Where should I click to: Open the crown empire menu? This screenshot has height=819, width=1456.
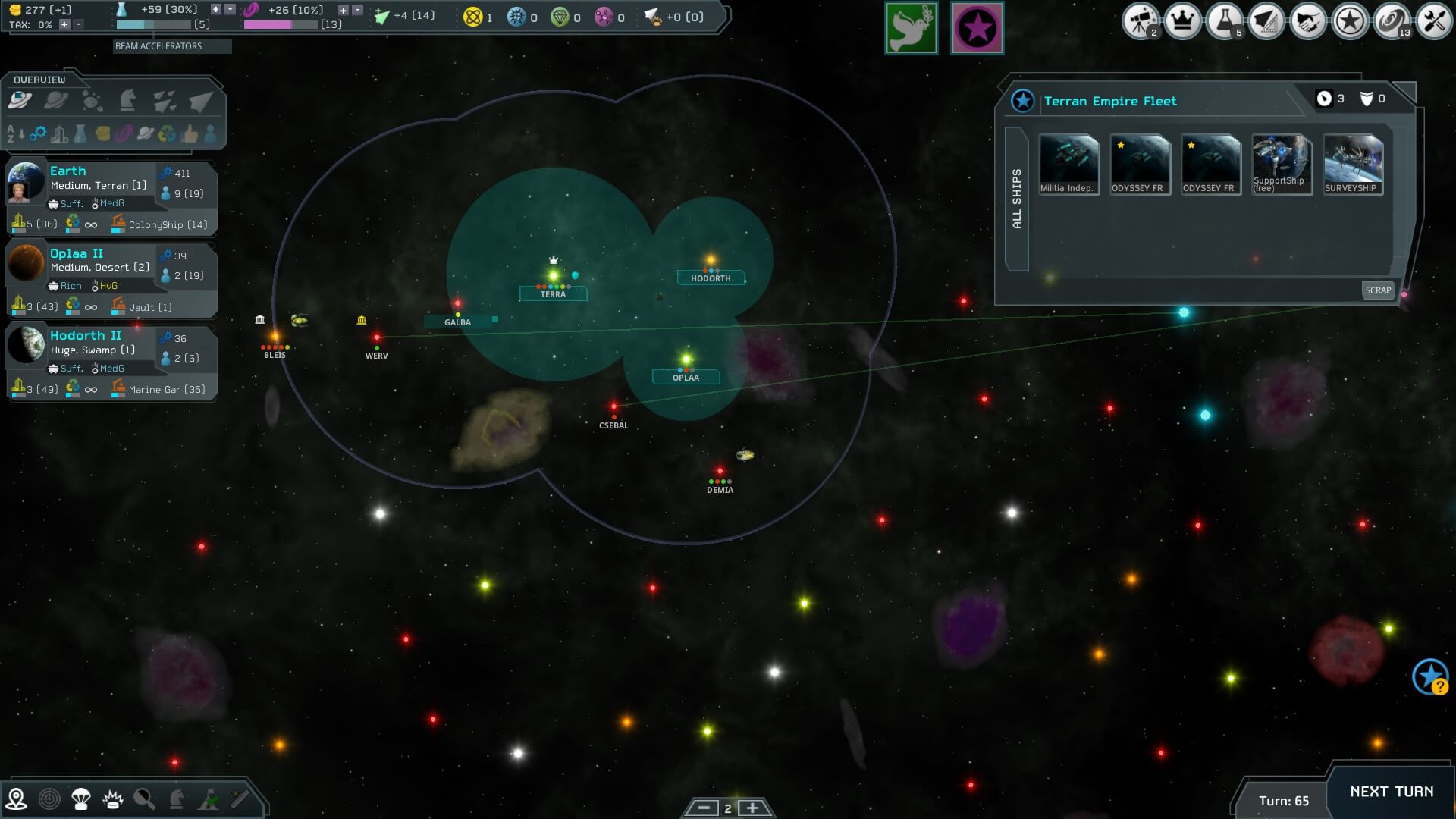[1181, 21]
